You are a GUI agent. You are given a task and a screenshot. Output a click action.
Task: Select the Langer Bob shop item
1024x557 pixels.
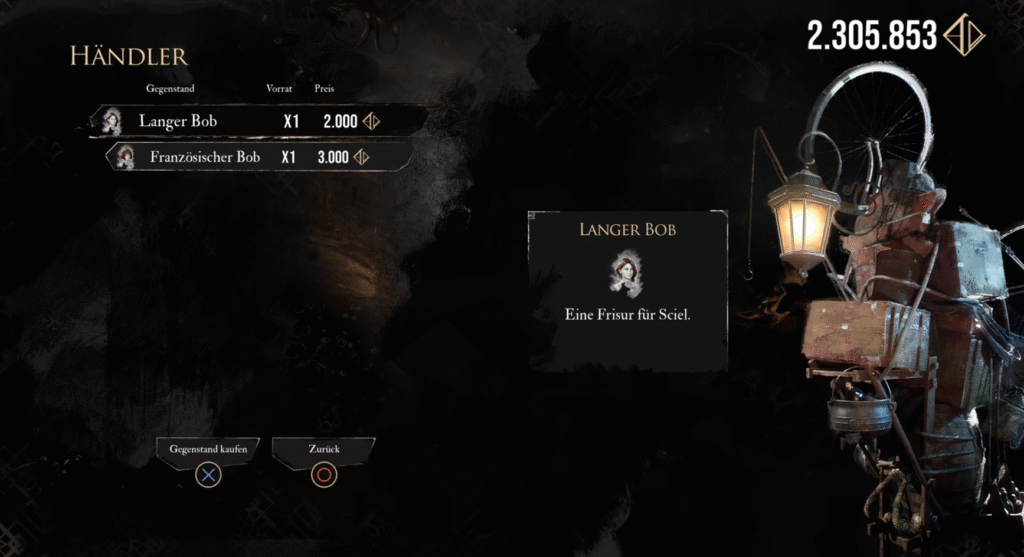(x=240, y=121)
